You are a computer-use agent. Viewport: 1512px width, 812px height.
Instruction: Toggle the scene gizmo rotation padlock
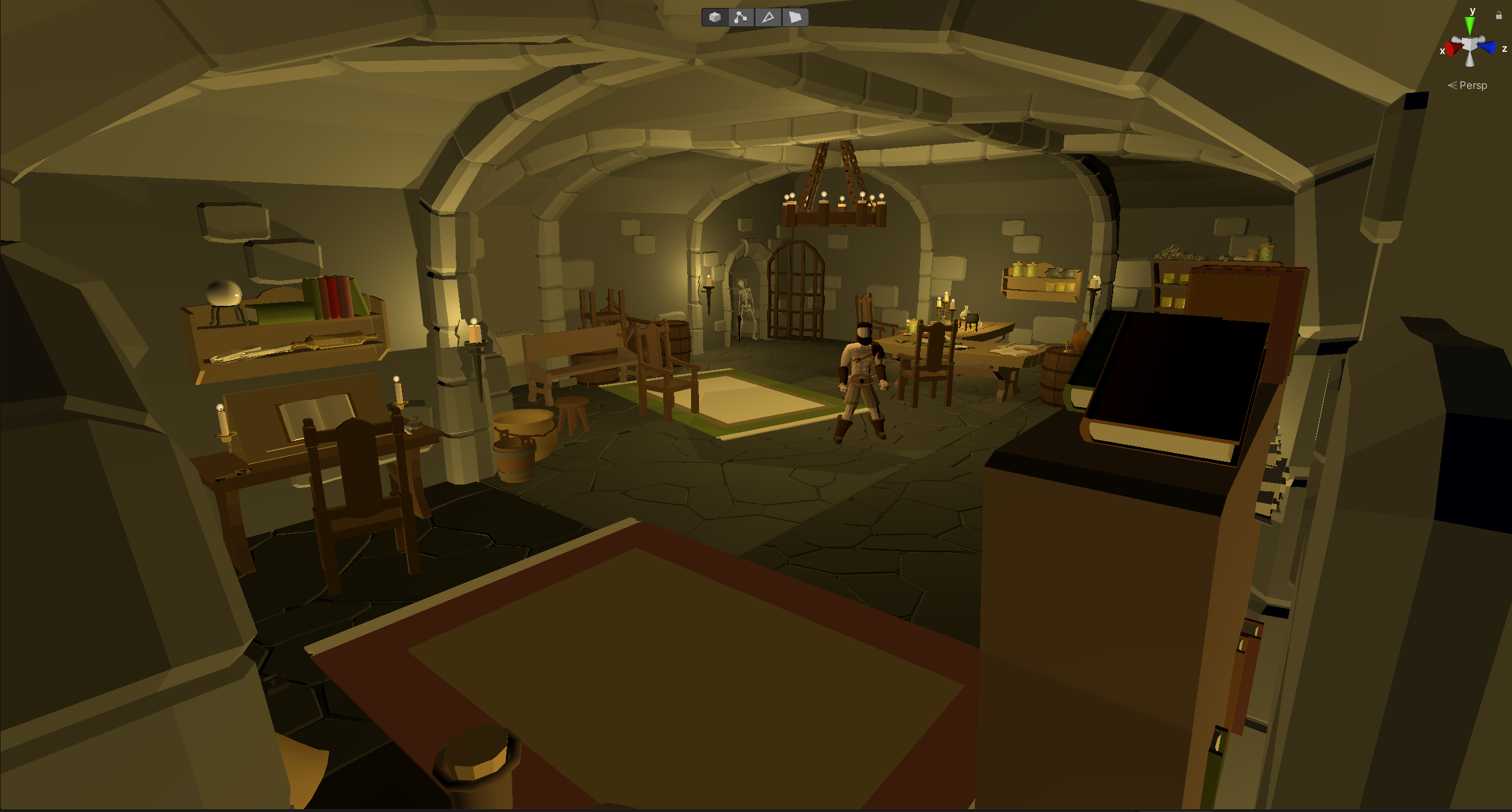click(x=1499, y=15)
